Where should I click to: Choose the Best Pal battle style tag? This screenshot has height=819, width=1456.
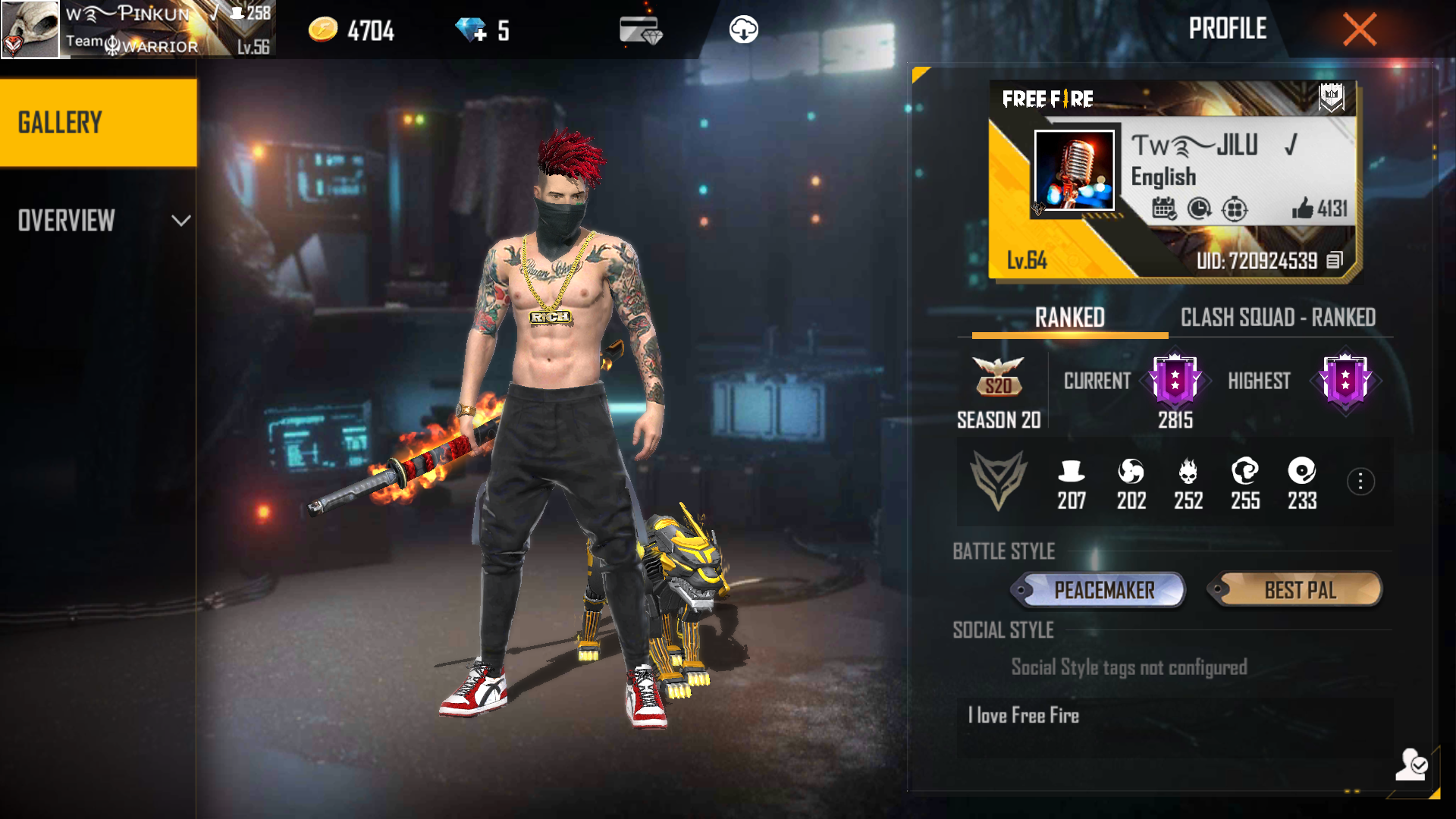(1295, 590)
